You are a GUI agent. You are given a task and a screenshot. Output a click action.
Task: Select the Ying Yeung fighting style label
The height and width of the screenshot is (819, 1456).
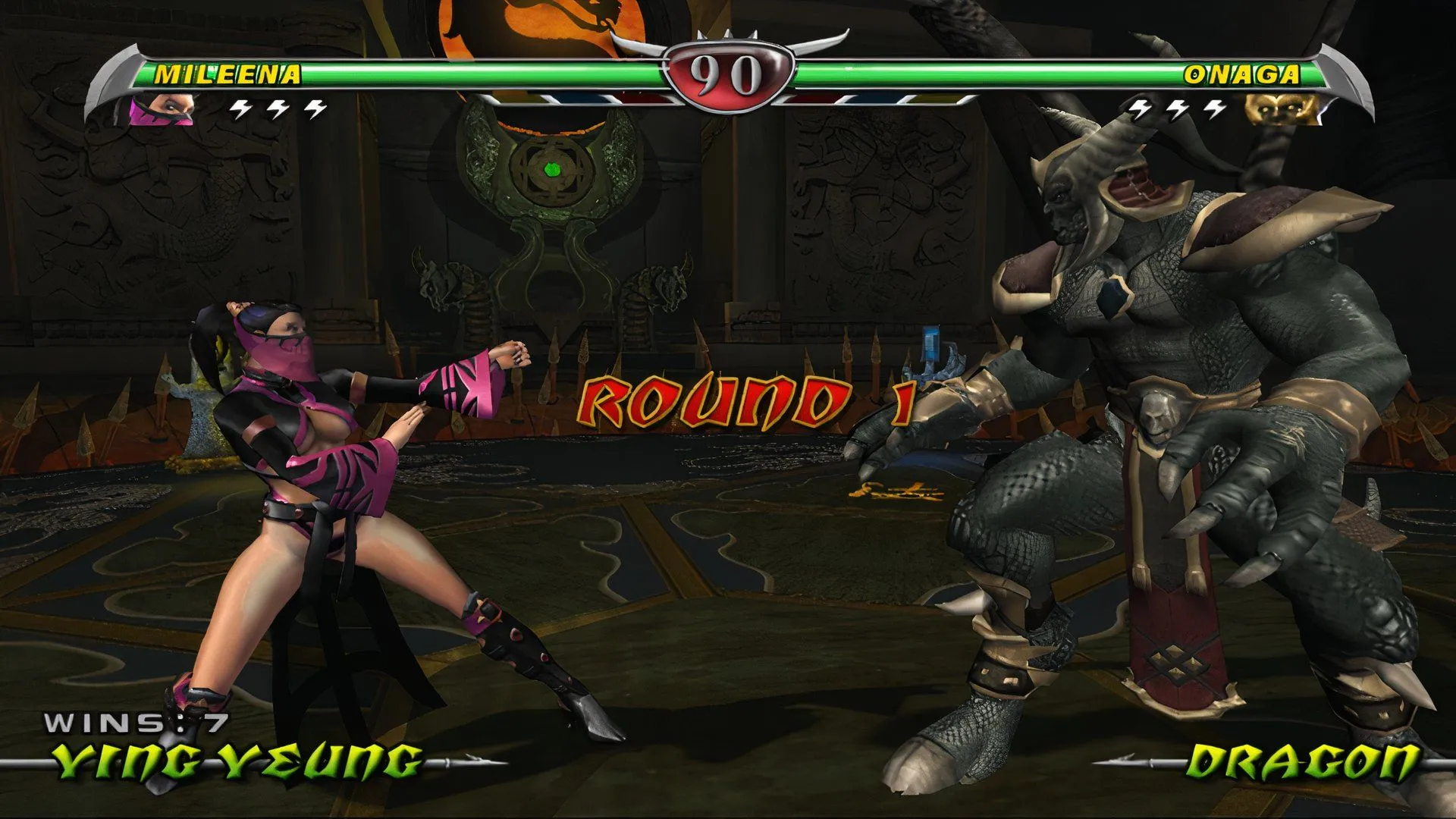pyautogui.click(x=237, y=761)
